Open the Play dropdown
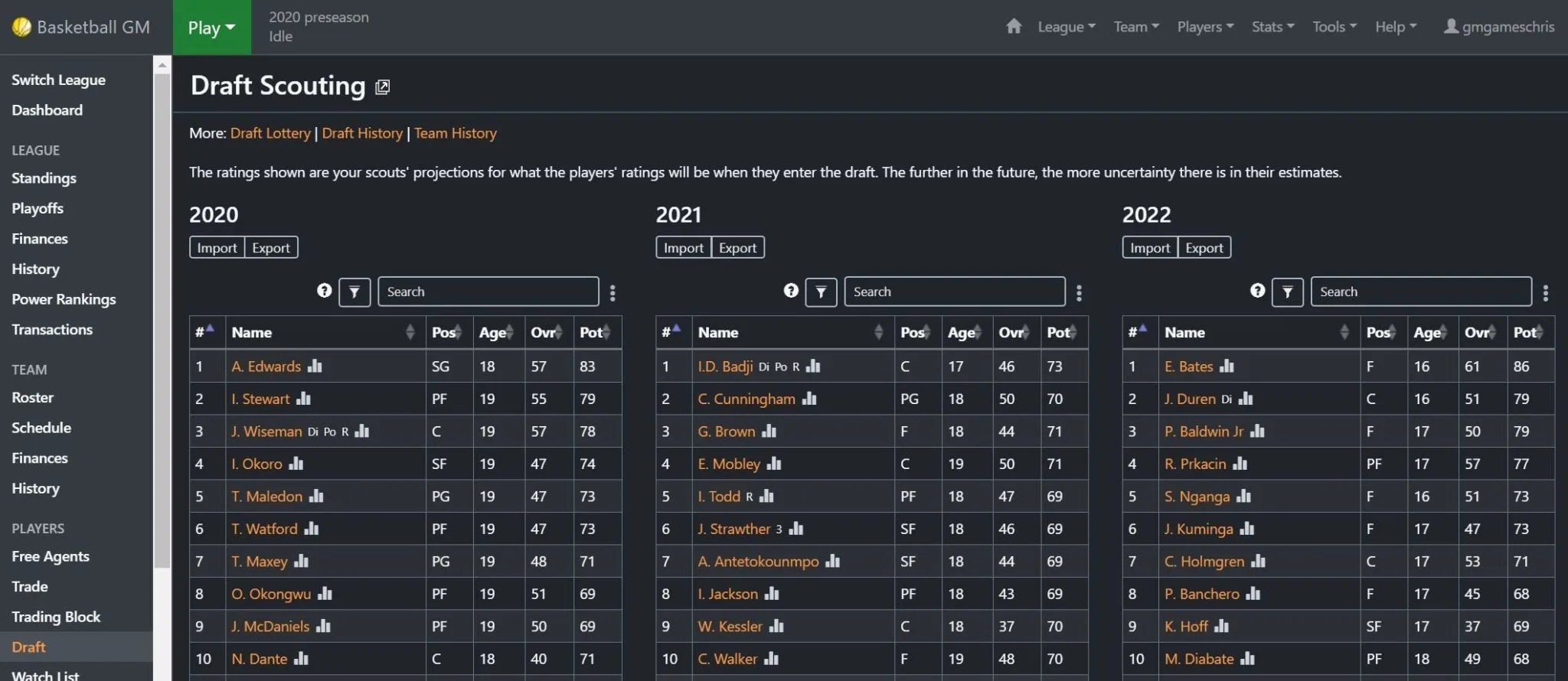The image size is (1568, 681). tap(211, 27)
